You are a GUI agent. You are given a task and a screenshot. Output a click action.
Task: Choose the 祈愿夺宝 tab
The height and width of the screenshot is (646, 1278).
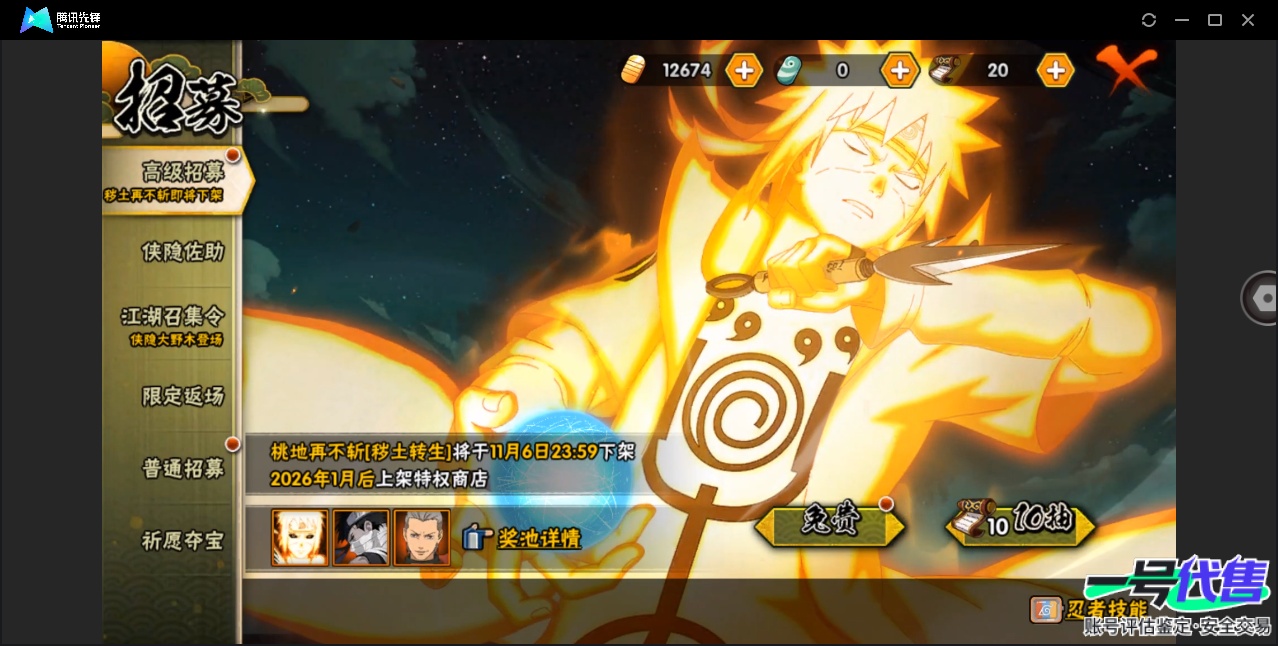(182, 541)
